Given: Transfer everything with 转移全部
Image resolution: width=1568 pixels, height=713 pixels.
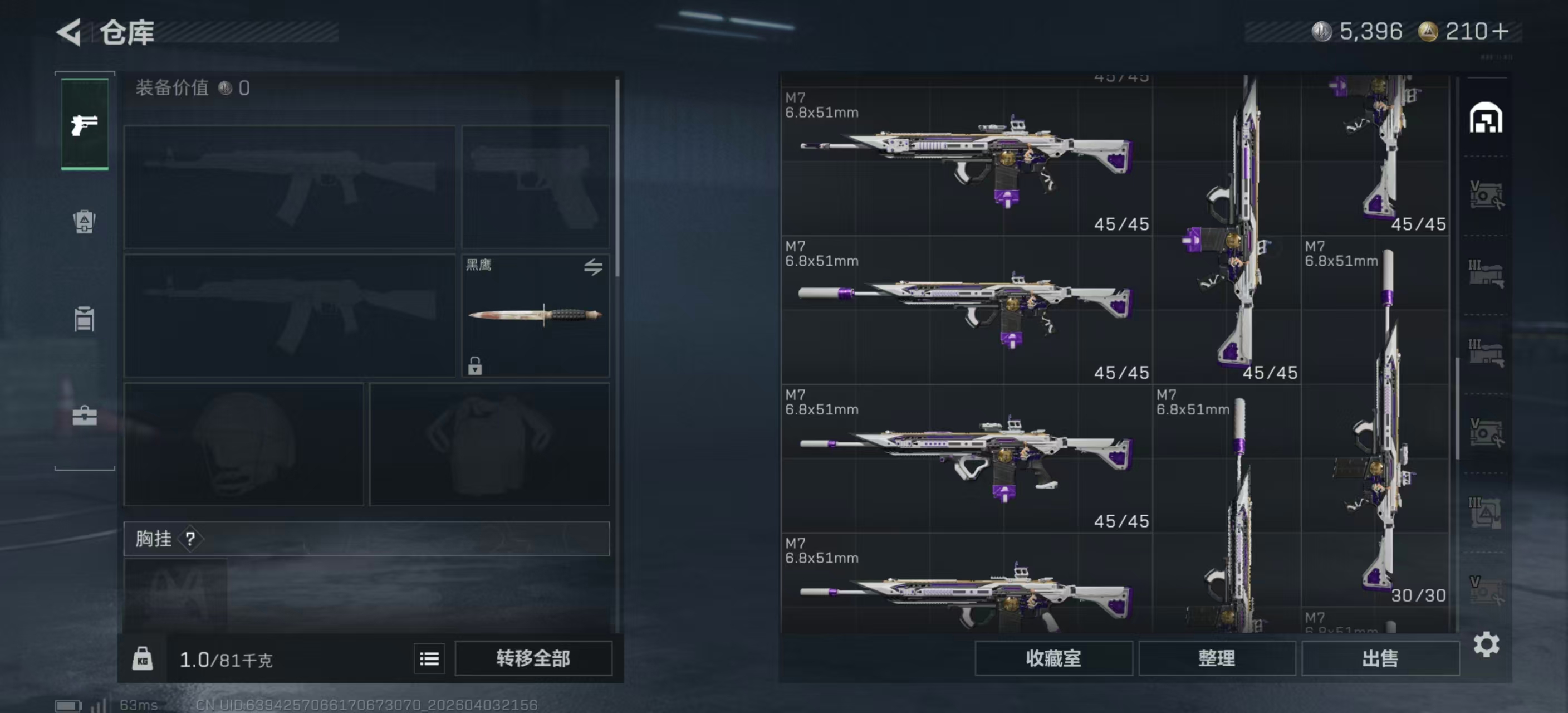Looking at the screenshot, I should coord(533,658).
